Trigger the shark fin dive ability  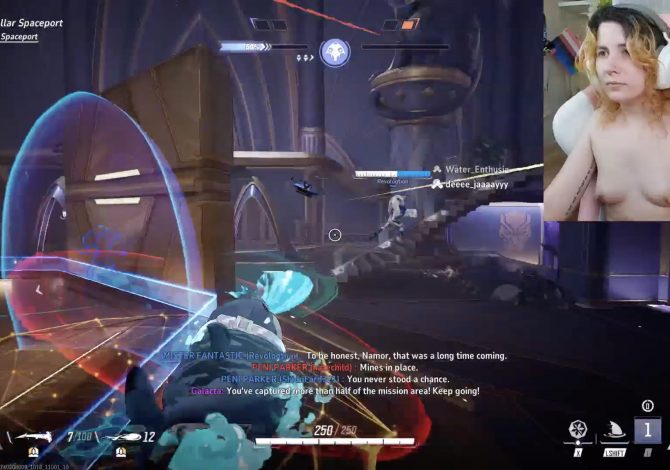pos(612,432)
